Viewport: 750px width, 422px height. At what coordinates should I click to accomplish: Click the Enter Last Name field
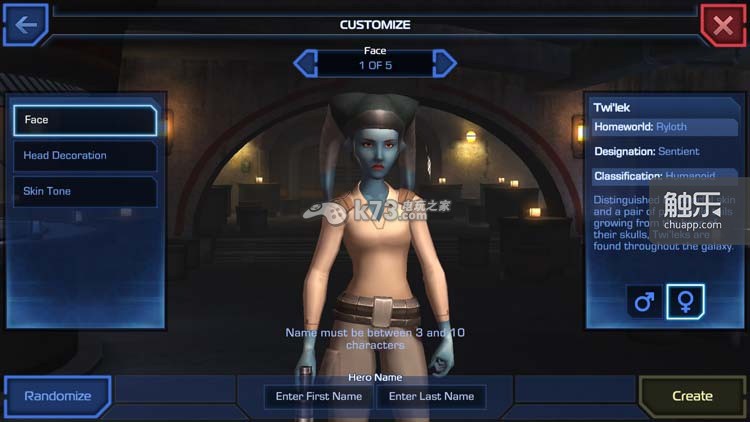[431, 397]
